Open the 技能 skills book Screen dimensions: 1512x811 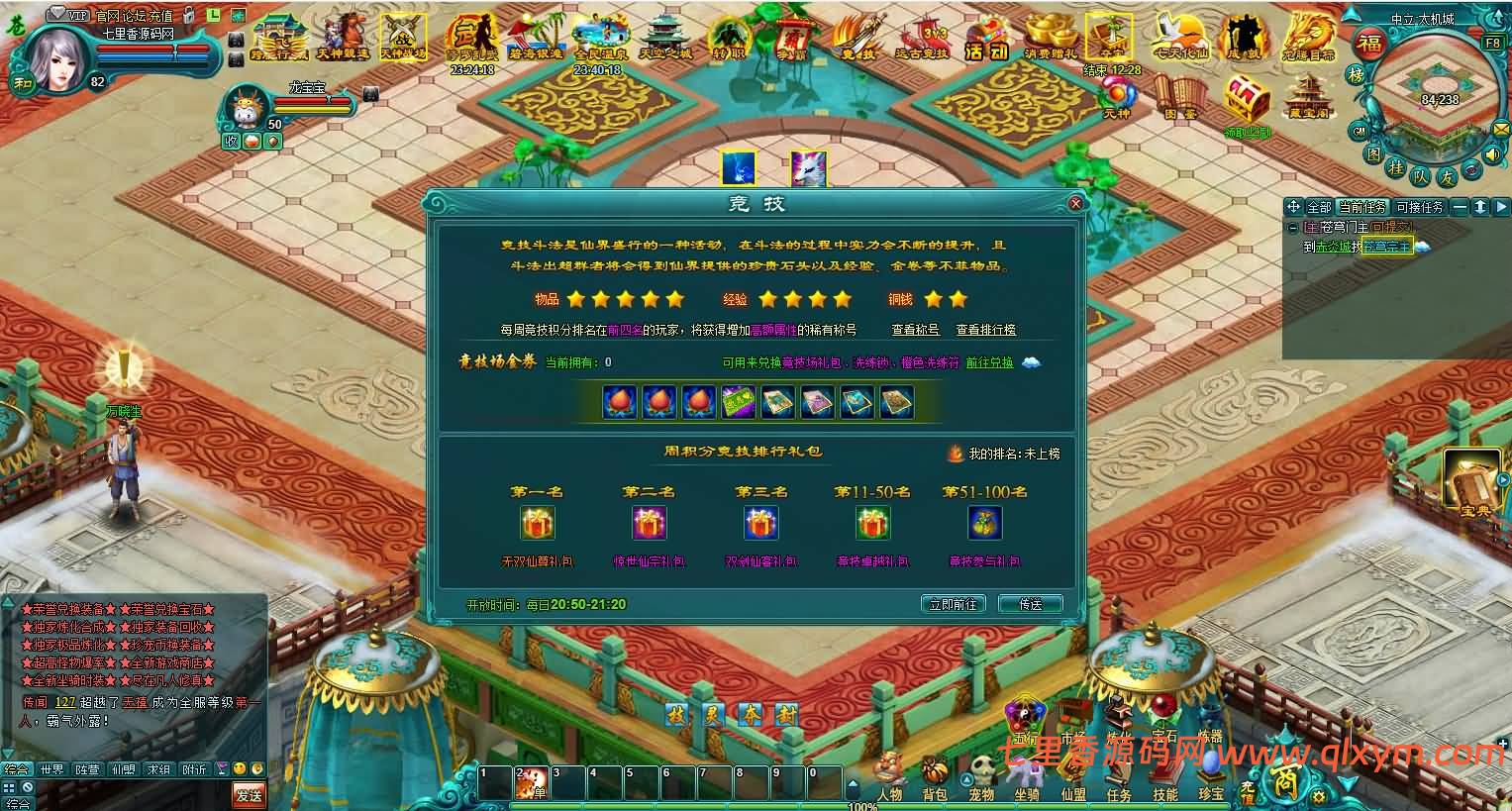click(1164, 775)
